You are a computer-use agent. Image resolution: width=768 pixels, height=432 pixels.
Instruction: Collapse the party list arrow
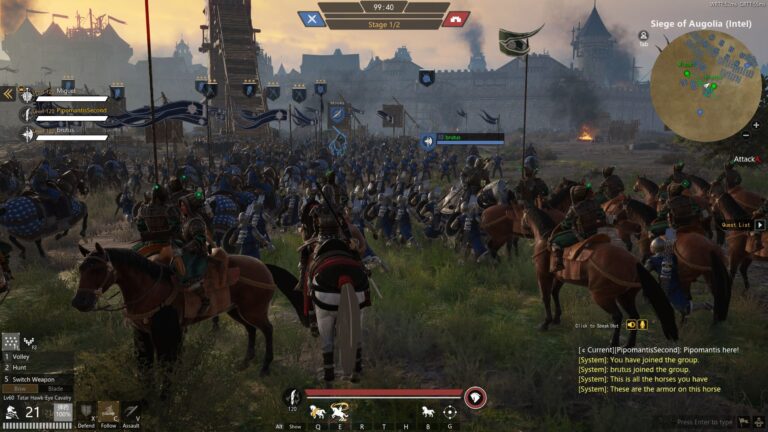click(7, 93)
